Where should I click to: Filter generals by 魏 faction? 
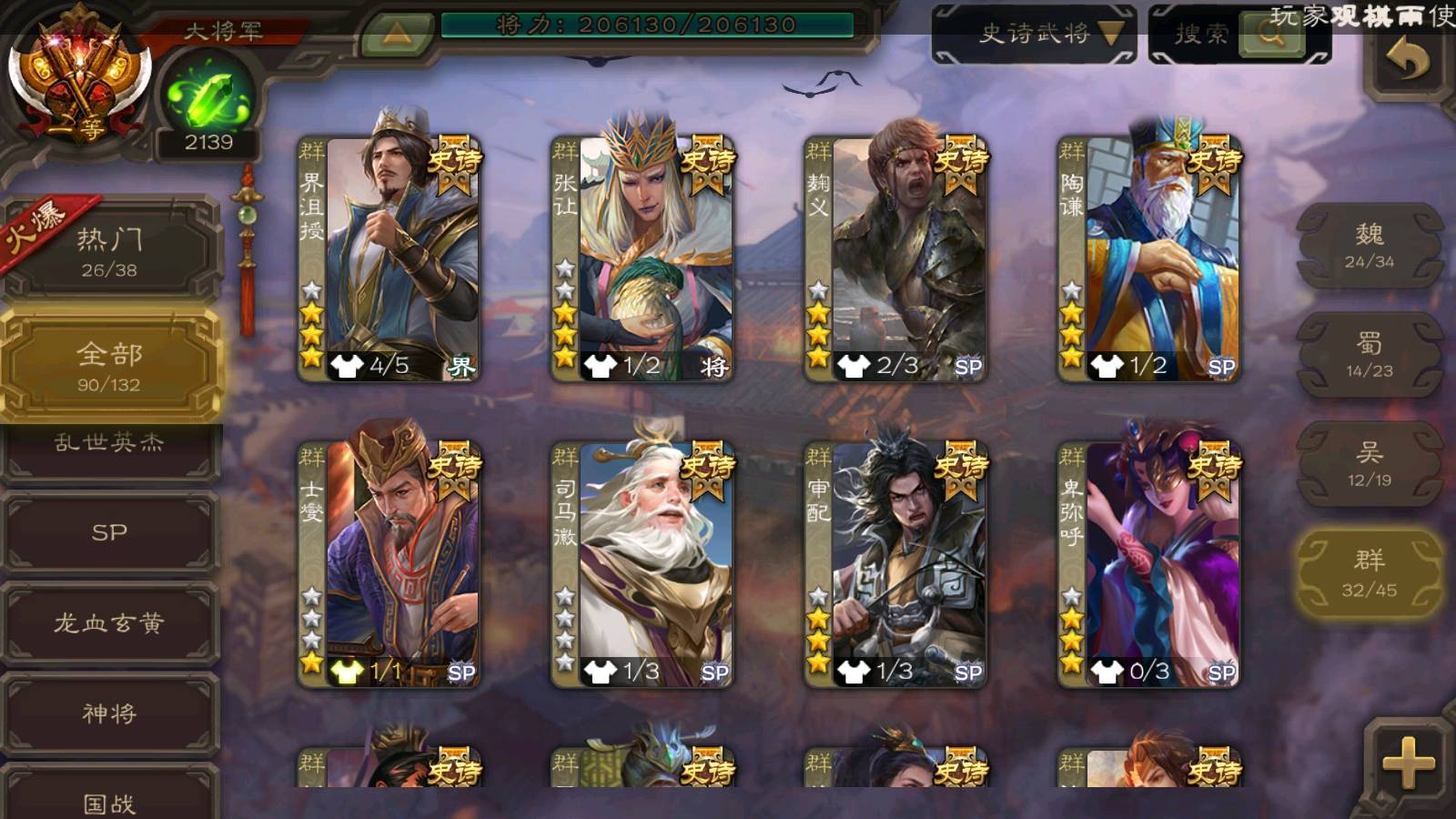click(1369, 246)
